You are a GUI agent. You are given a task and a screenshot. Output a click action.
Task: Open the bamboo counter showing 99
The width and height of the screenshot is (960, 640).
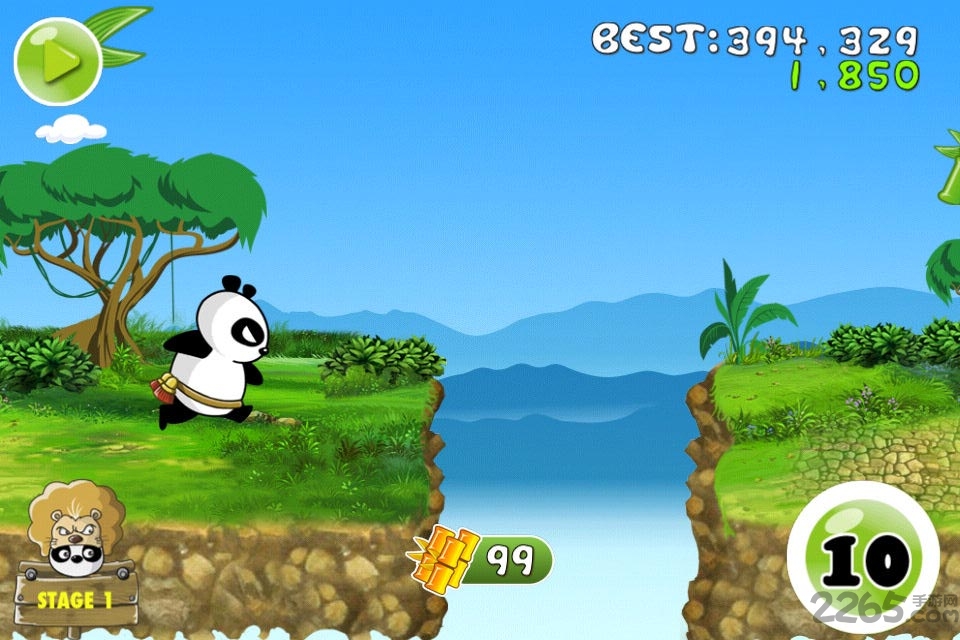tap(483, 560)
